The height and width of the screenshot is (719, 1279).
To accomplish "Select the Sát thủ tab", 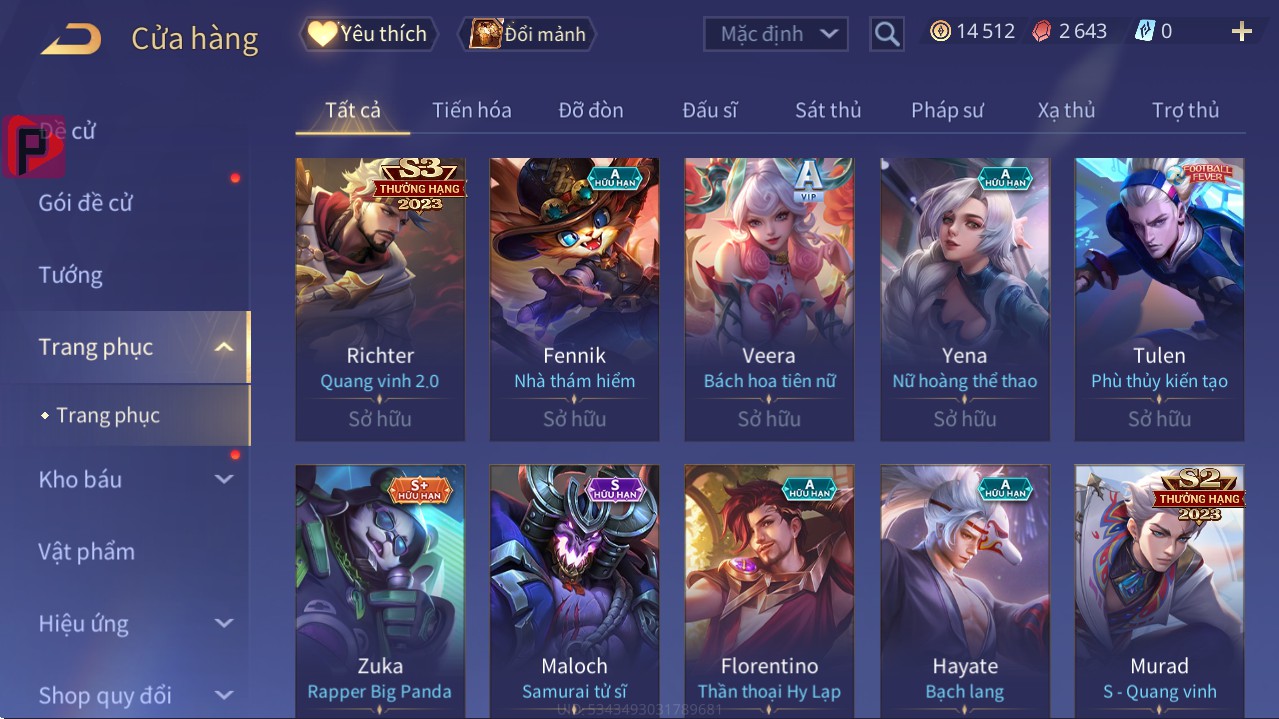I will 828,110.
